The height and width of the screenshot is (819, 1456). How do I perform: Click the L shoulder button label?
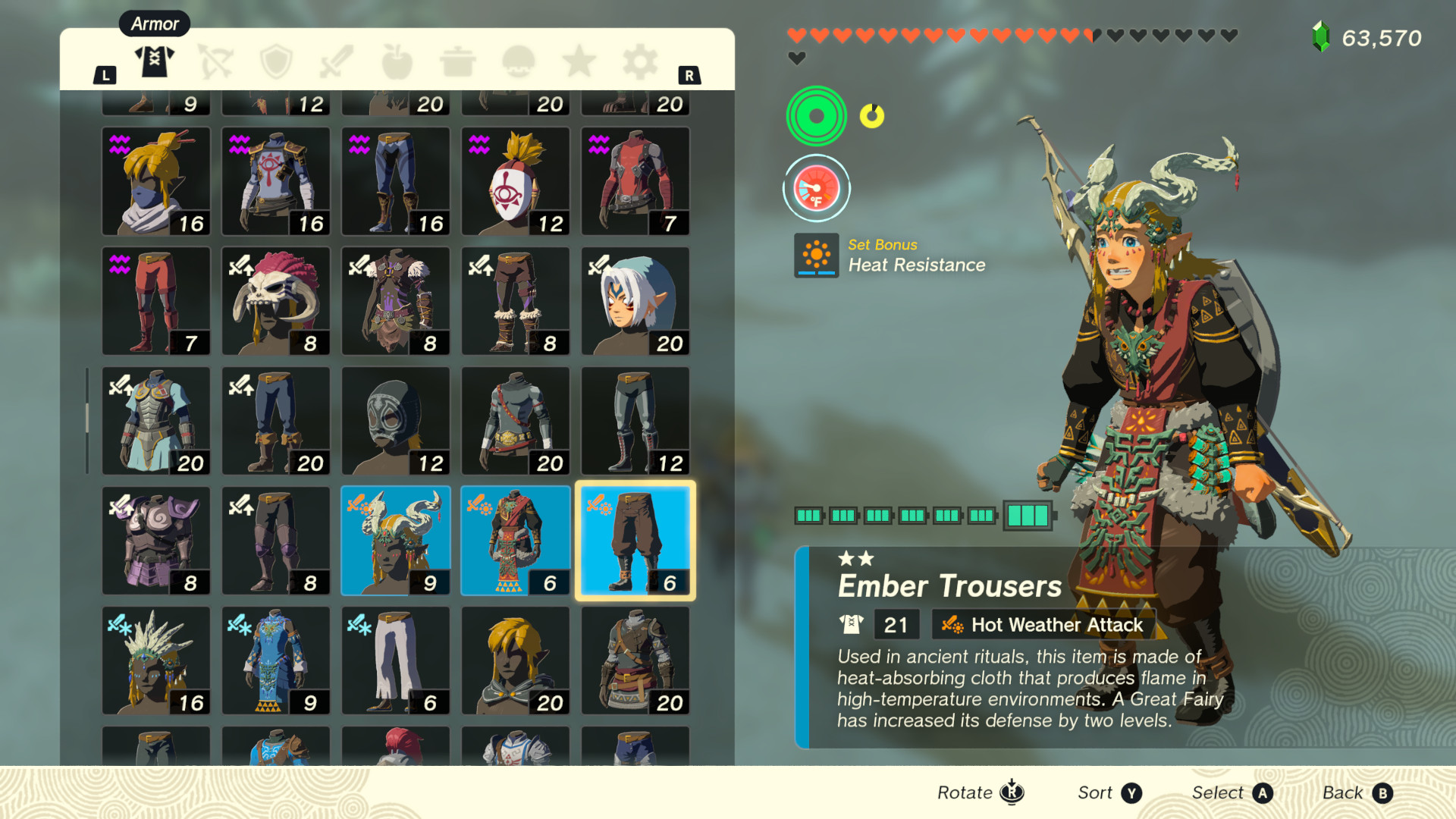click(x=105, y=75)
